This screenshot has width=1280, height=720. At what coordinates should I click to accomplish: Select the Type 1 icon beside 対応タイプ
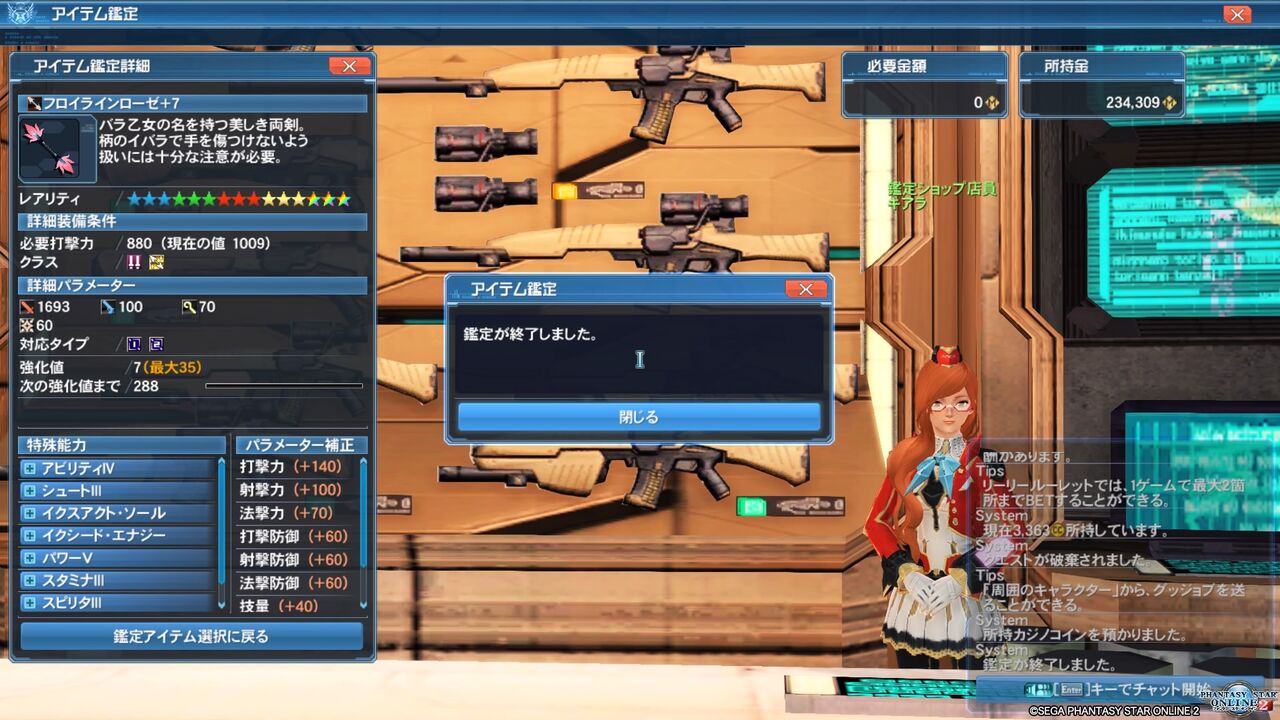(x=134, y=344)
